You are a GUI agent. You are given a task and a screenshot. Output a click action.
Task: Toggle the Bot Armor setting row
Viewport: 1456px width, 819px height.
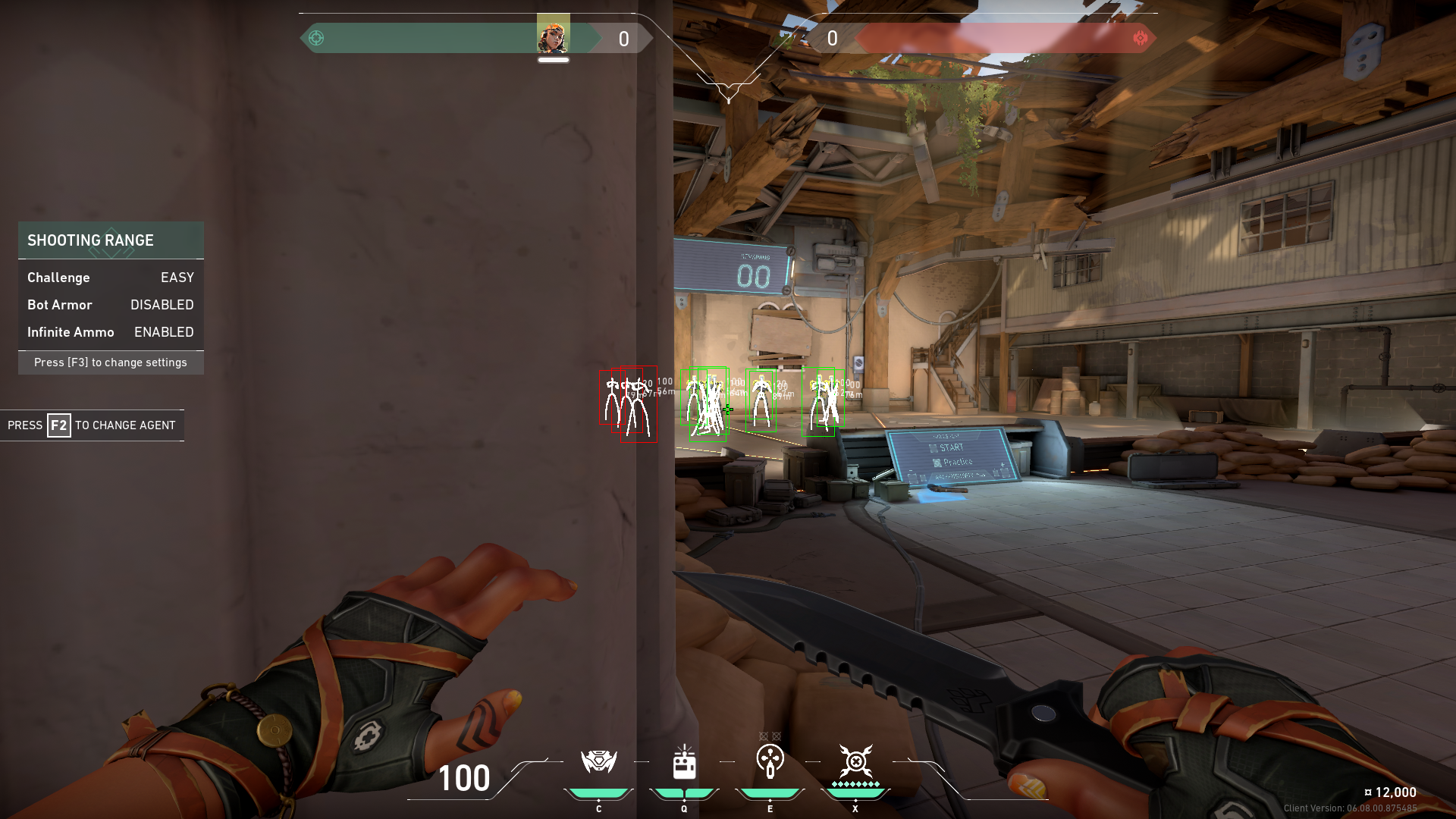click(111, 305)
